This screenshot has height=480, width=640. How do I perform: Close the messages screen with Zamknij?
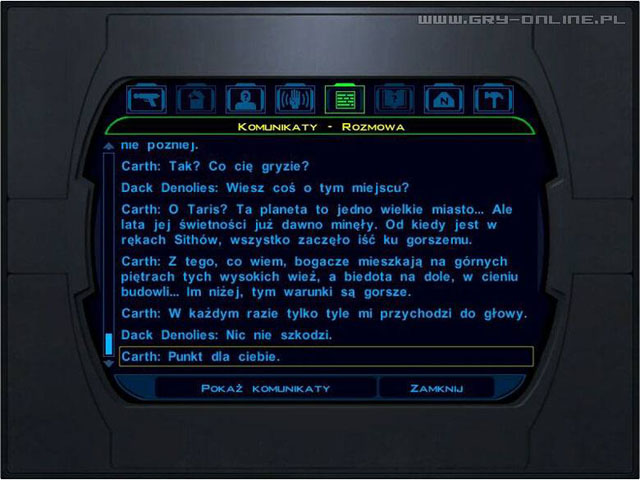pyautogui.click(x=436, y=387)
